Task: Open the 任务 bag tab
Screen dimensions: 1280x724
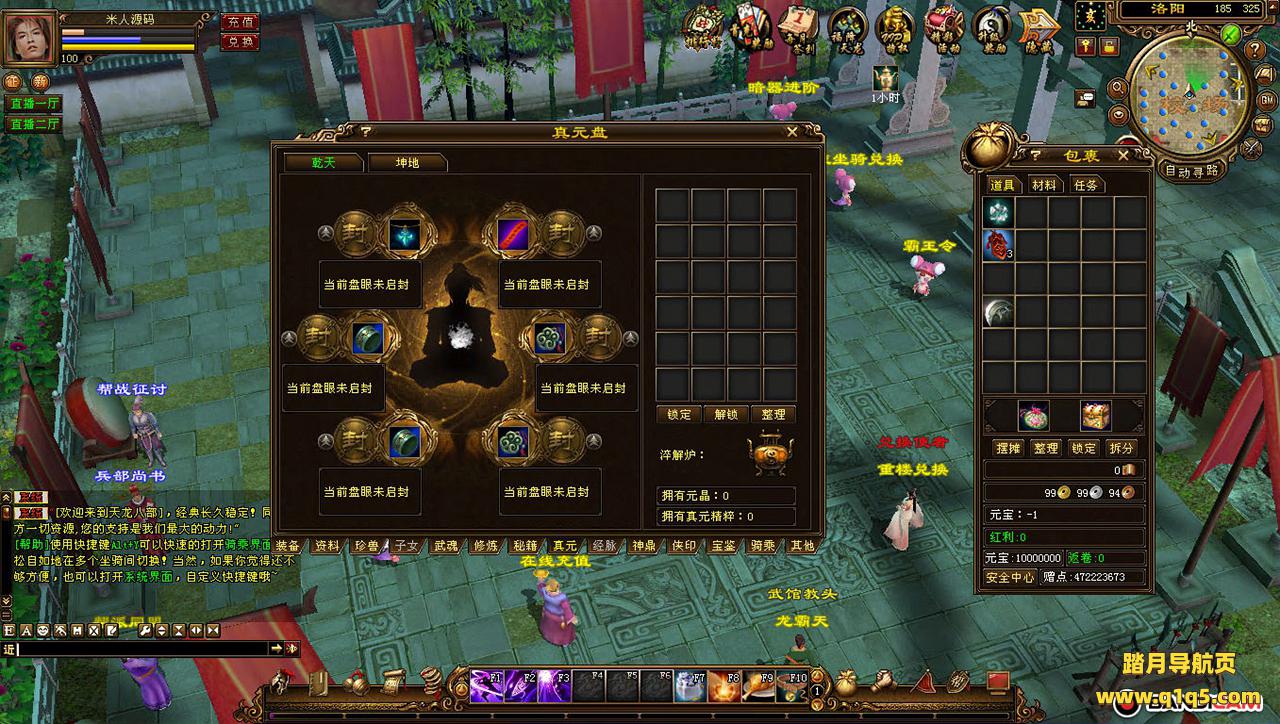Action: pos(1086,185)
